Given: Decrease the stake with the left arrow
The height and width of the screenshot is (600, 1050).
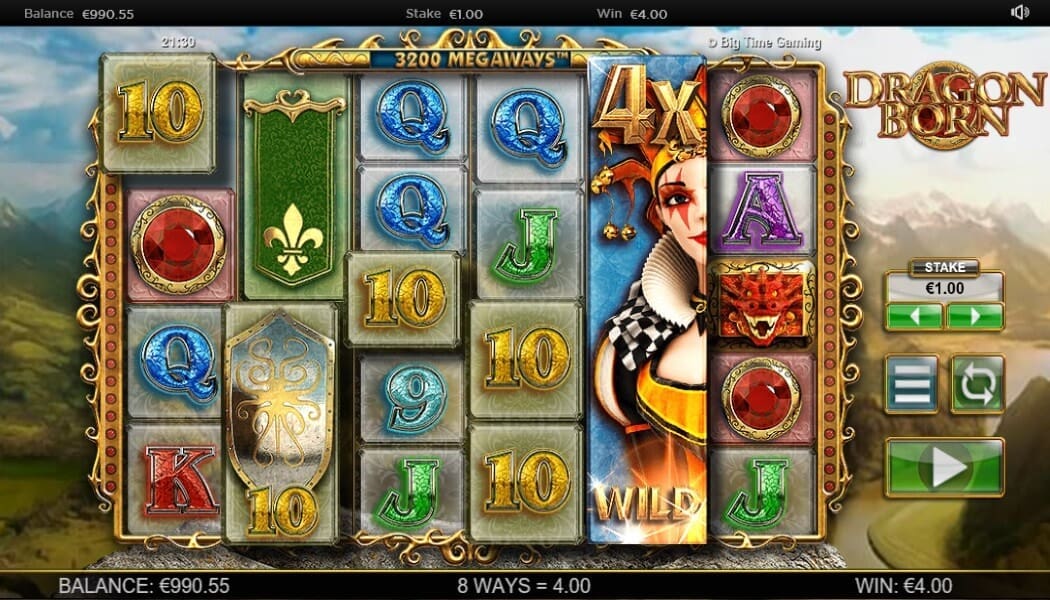Looking at the screenshot, I should (914, 317).
